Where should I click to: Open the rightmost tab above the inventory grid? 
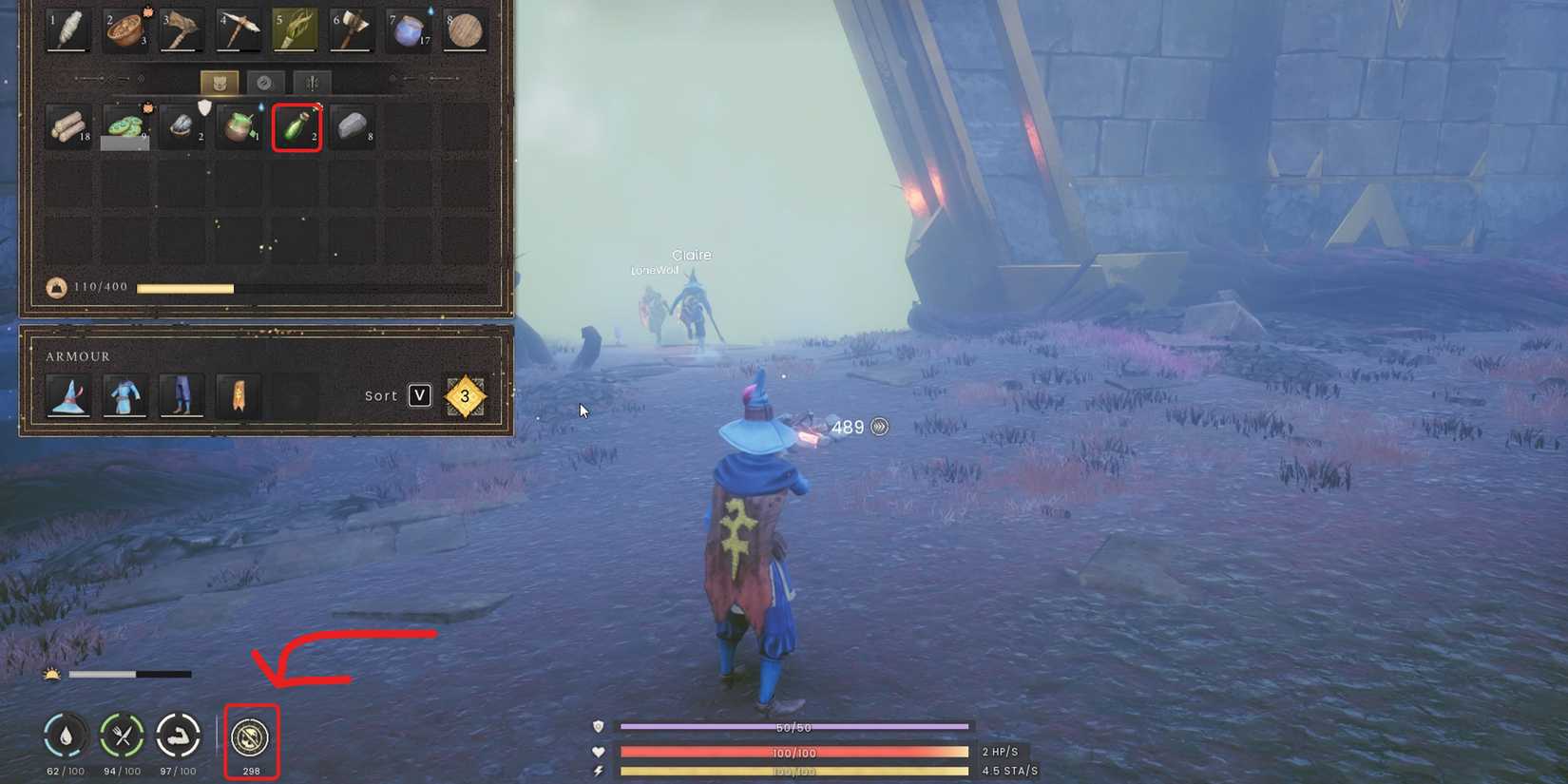pos(312,83)
